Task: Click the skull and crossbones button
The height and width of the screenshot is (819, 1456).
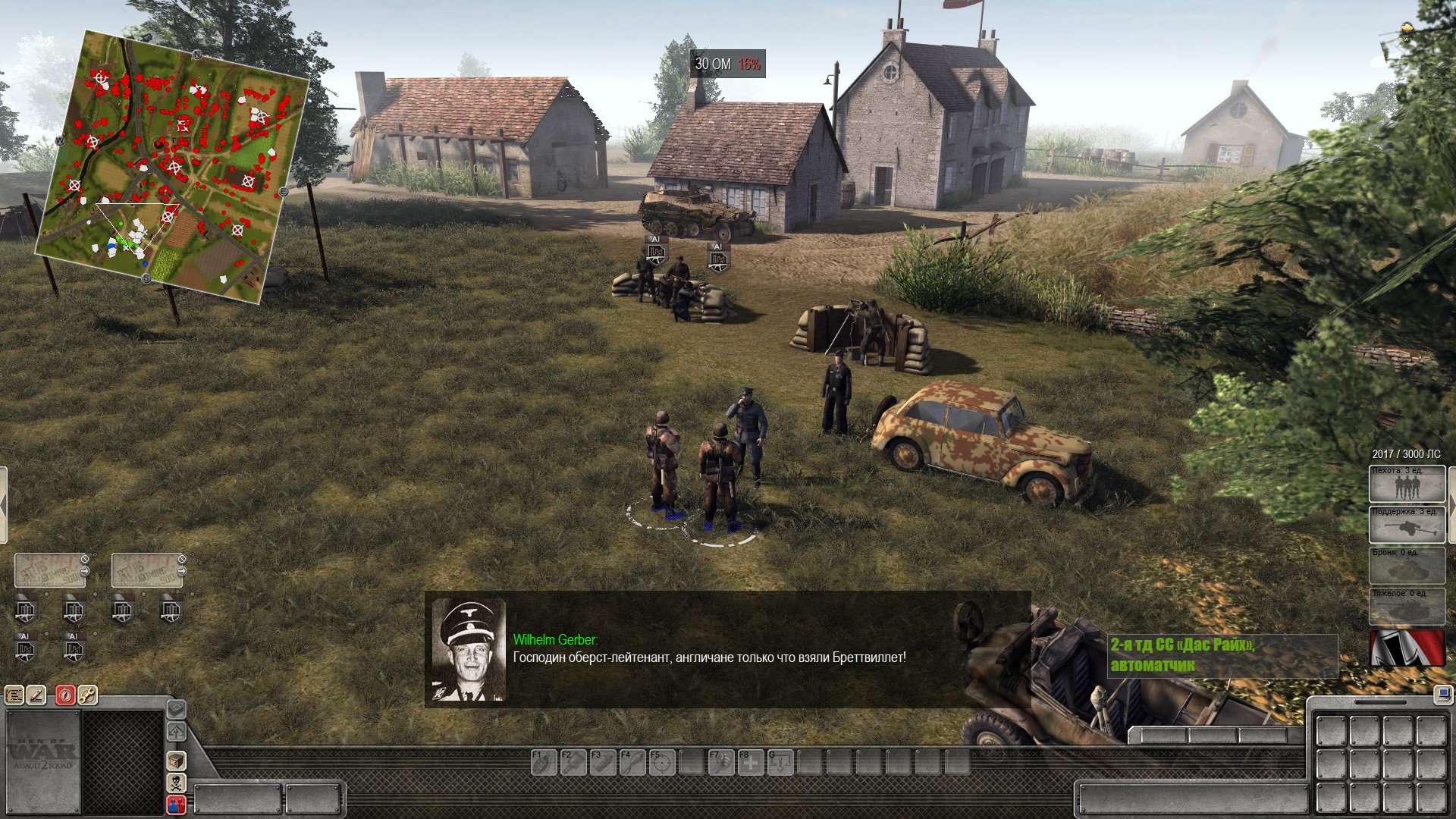Action: (x=176, y=783)
